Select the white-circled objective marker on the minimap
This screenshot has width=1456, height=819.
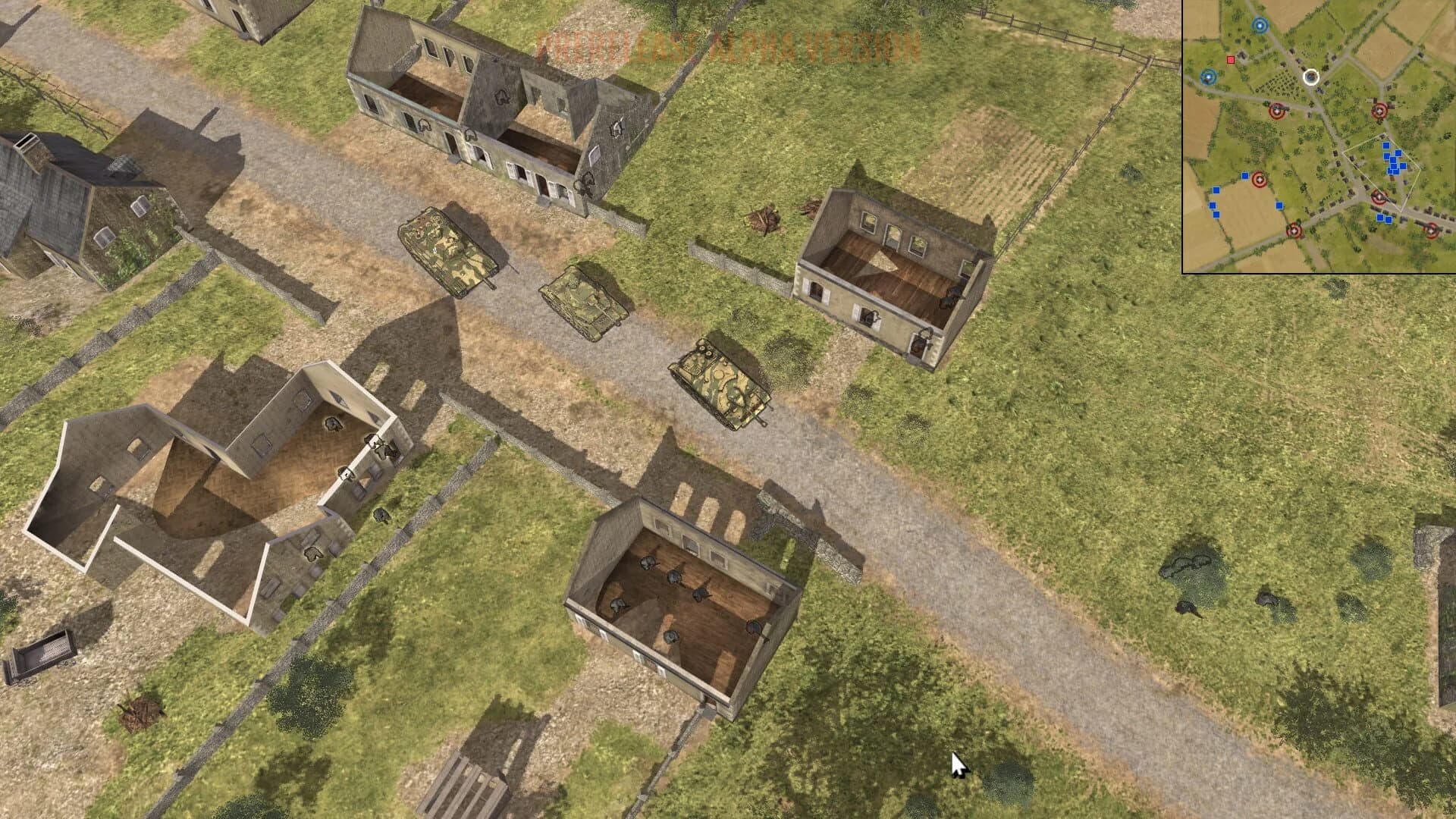pos(1311,77)
